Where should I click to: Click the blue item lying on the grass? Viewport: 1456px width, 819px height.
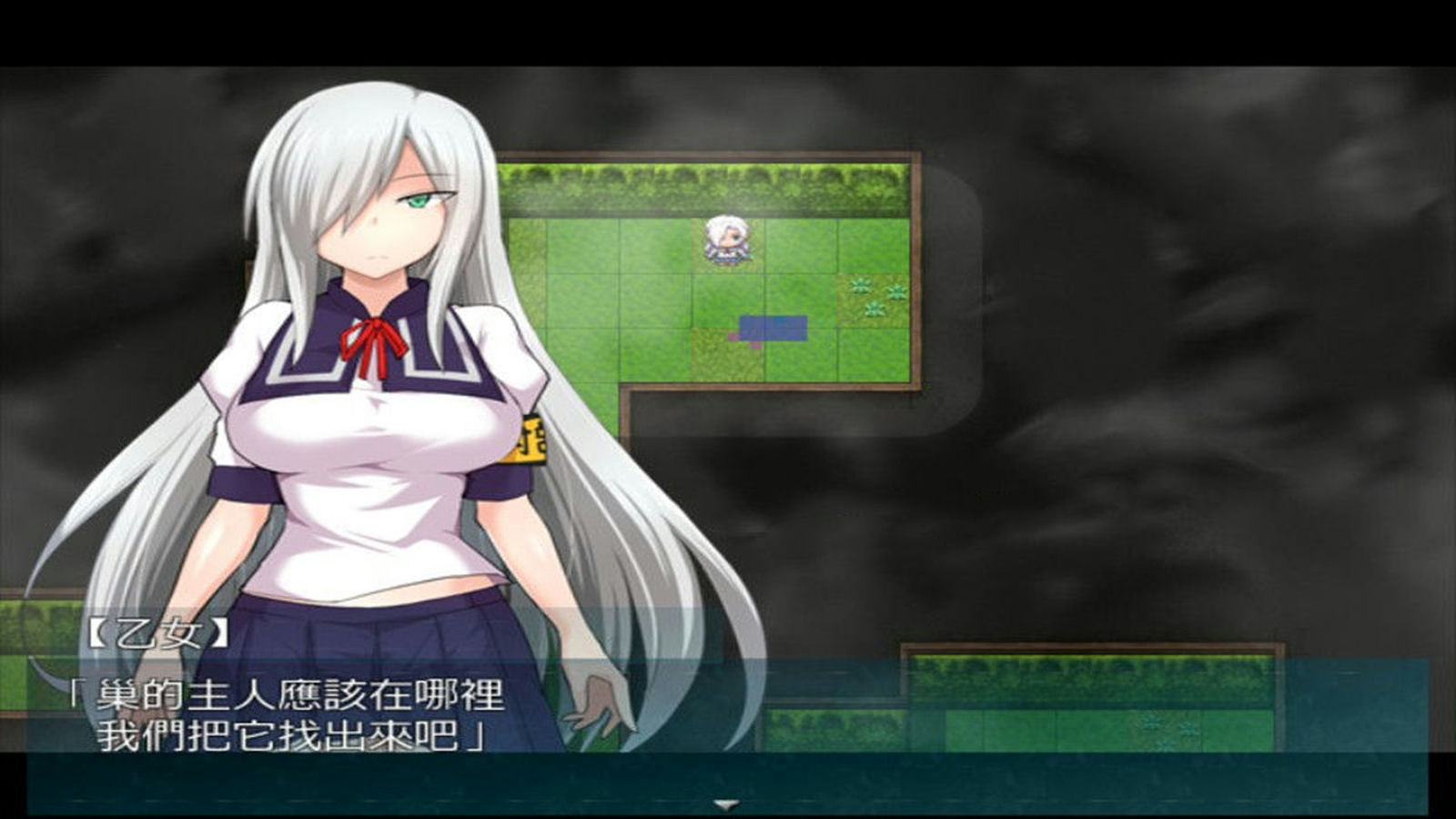[x=773, y=329]
